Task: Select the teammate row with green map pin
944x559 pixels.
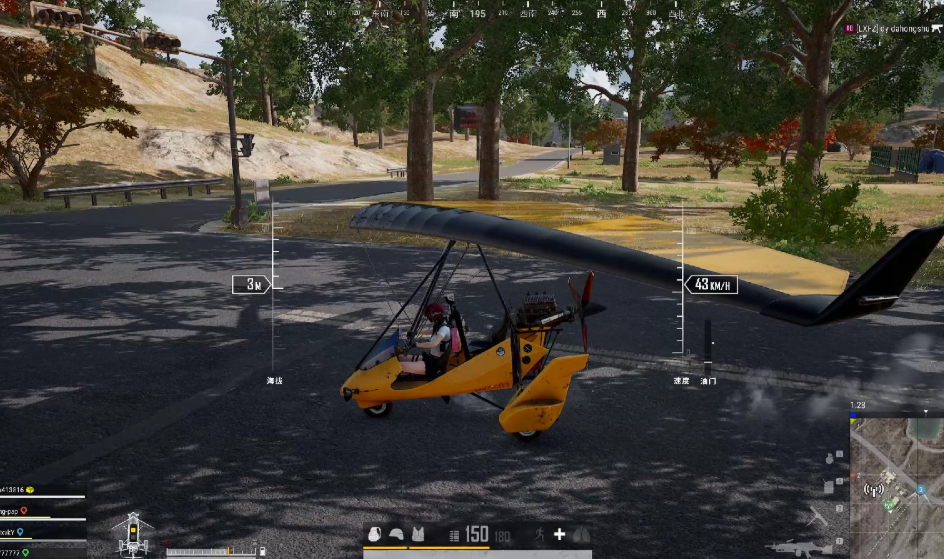Action: pos(26,553)
